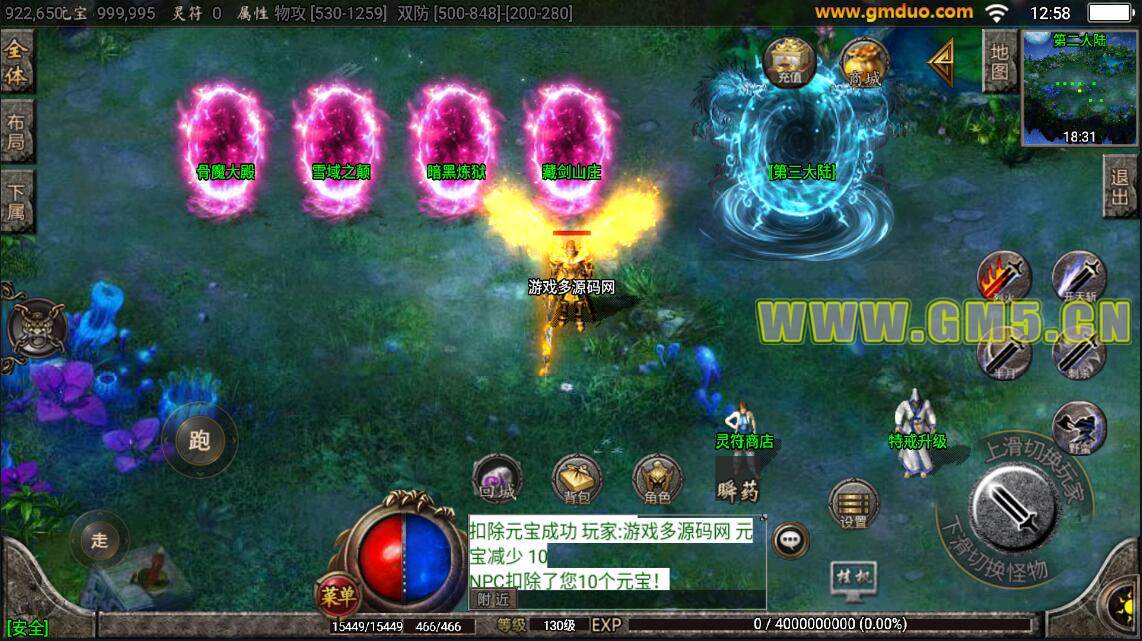Open the 设置 settings icon
The height and width of the screenshot is (641, 1142).
[x=853, y=504]
